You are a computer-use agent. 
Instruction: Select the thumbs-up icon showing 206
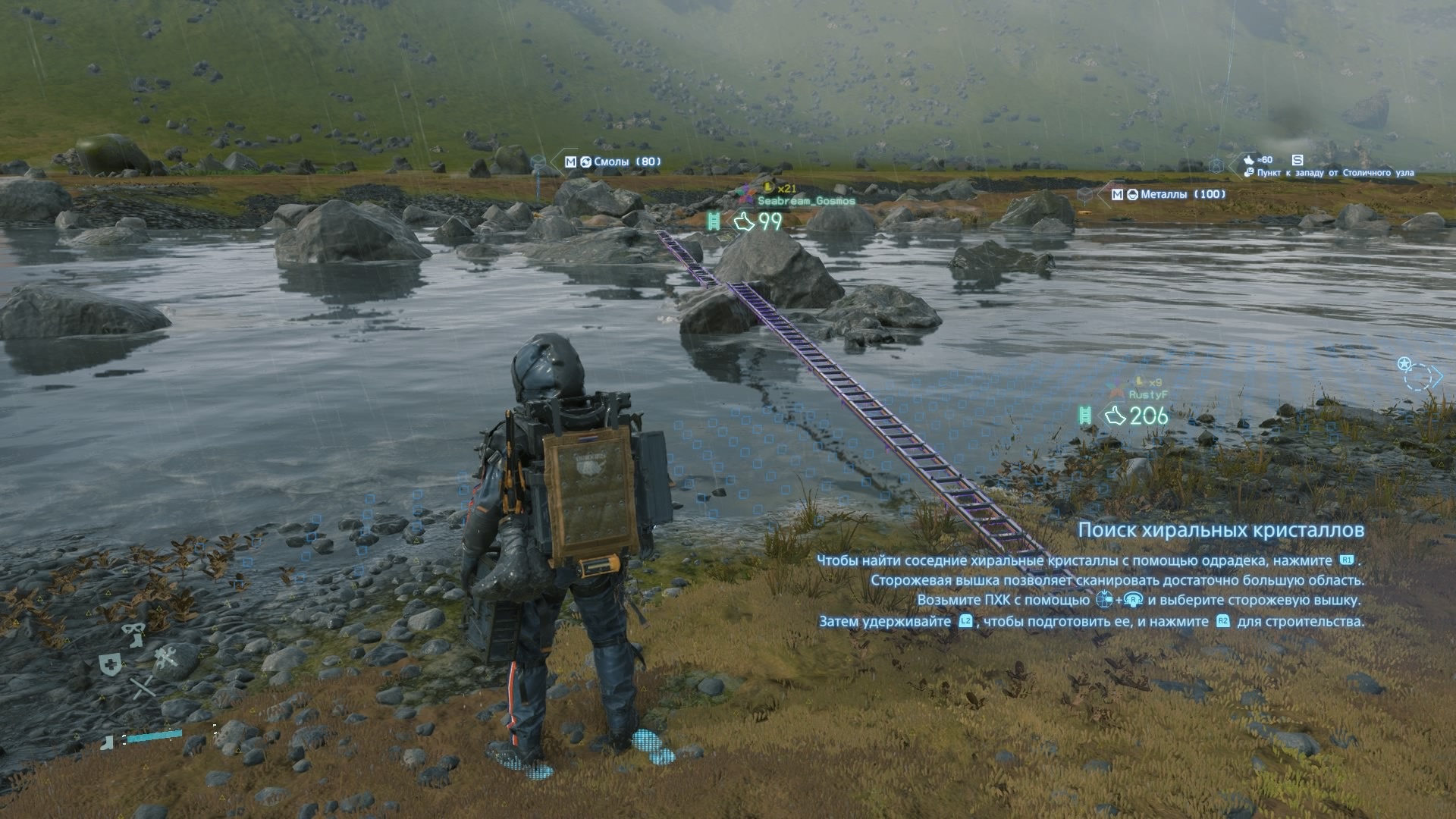point(1116,416)
